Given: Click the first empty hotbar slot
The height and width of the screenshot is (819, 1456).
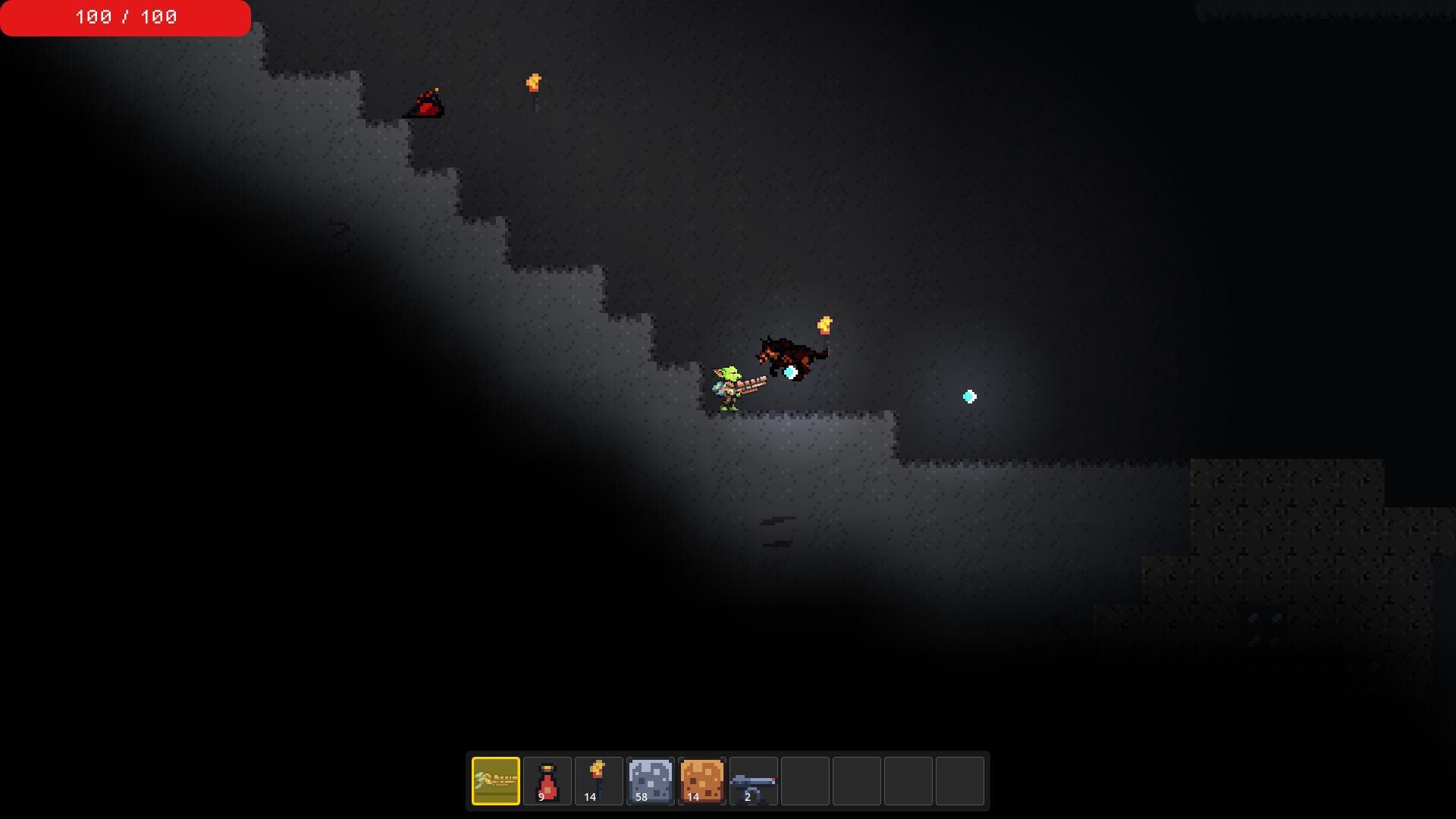Looking at the screenshot, I should tap(804, 781).
